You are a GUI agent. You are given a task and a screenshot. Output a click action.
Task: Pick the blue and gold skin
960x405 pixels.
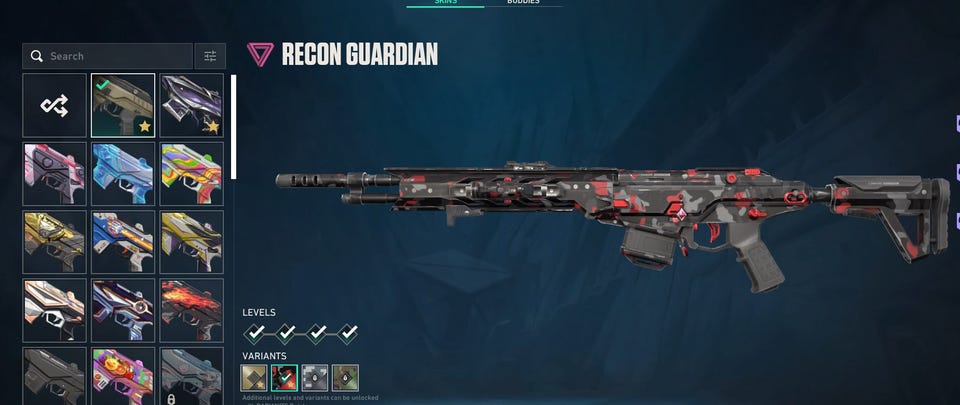[123, 242]
